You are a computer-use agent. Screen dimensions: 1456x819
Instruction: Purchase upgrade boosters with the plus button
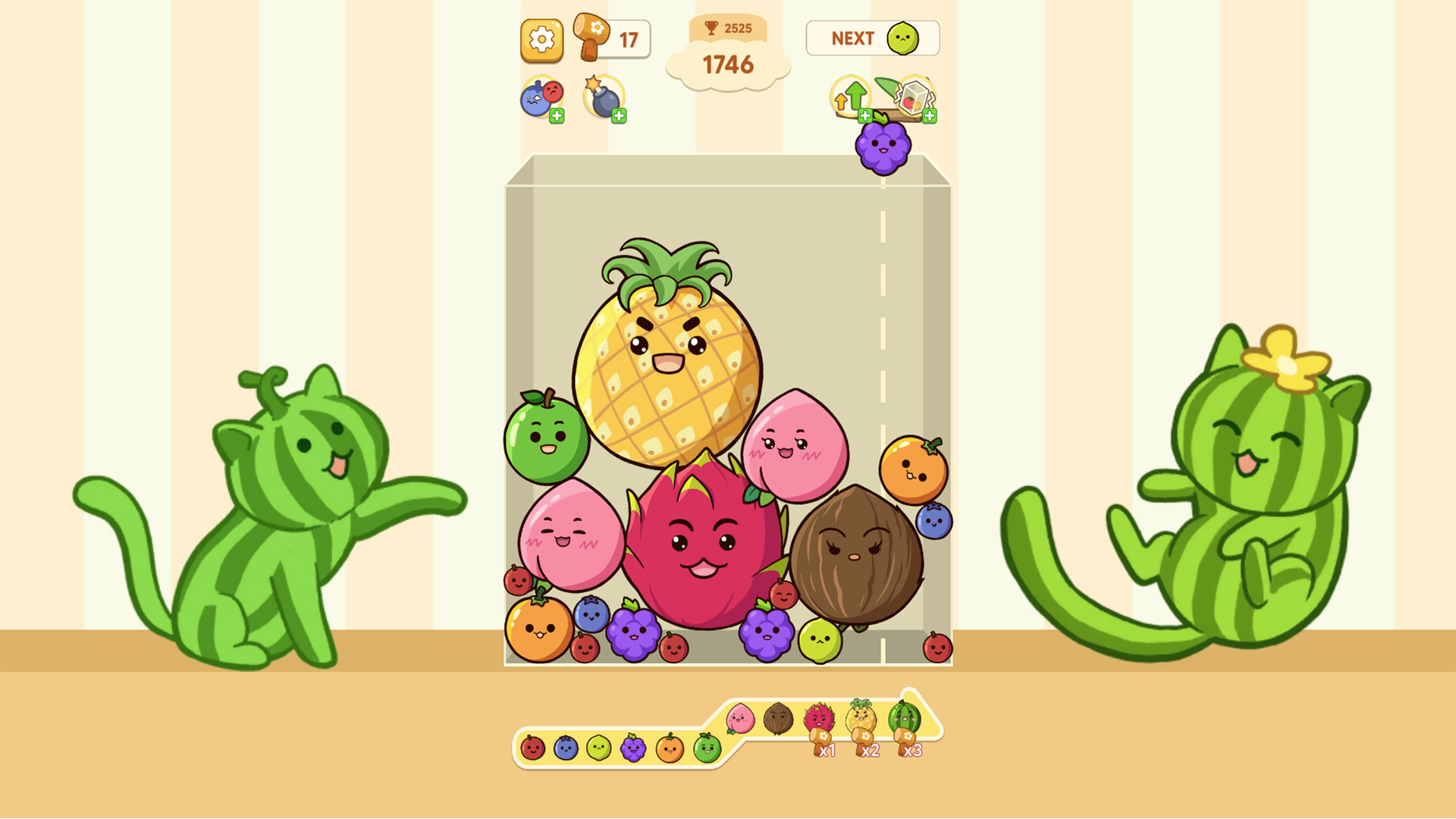tap(867, 115)
